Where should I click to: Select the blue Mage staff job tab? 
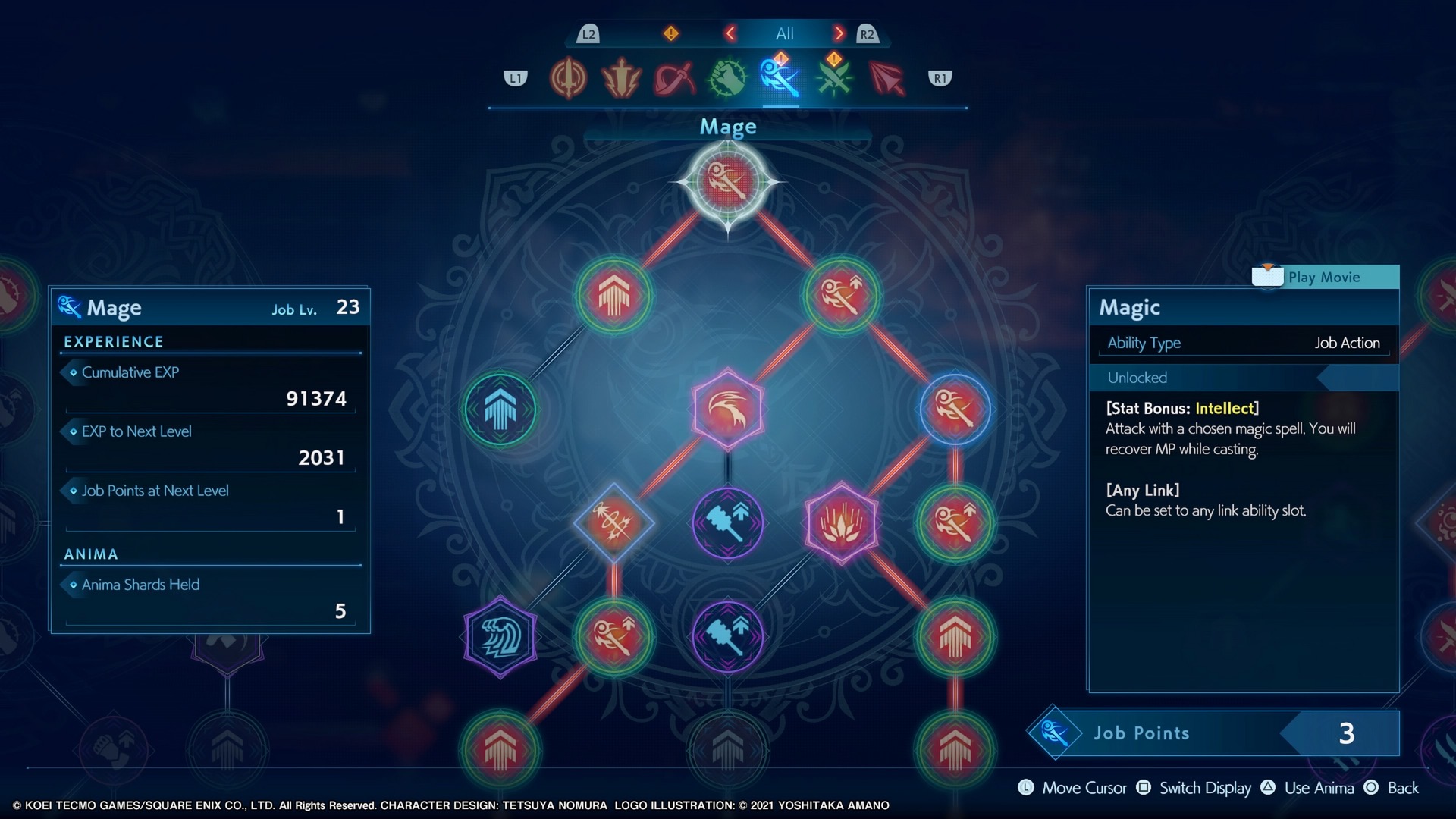tap(780, 78)
